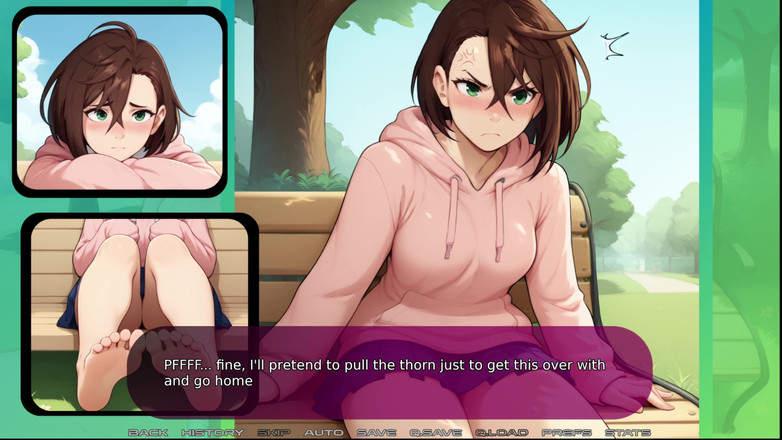This screenshot has width=782, height=440.
Task: Open the Save menu
Action: pos(376,432)
